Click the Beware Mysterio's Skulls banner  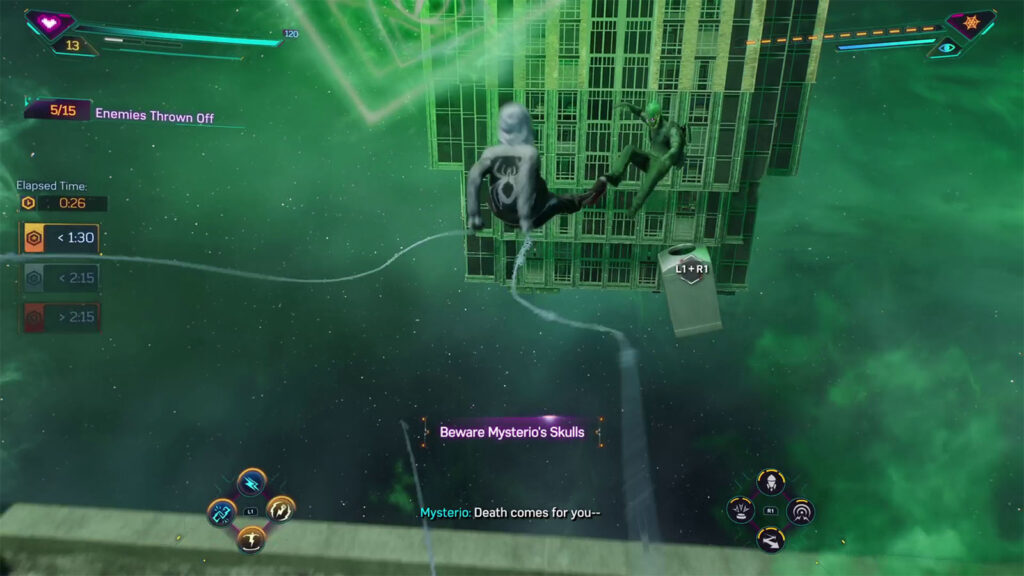tap(512, 432)
